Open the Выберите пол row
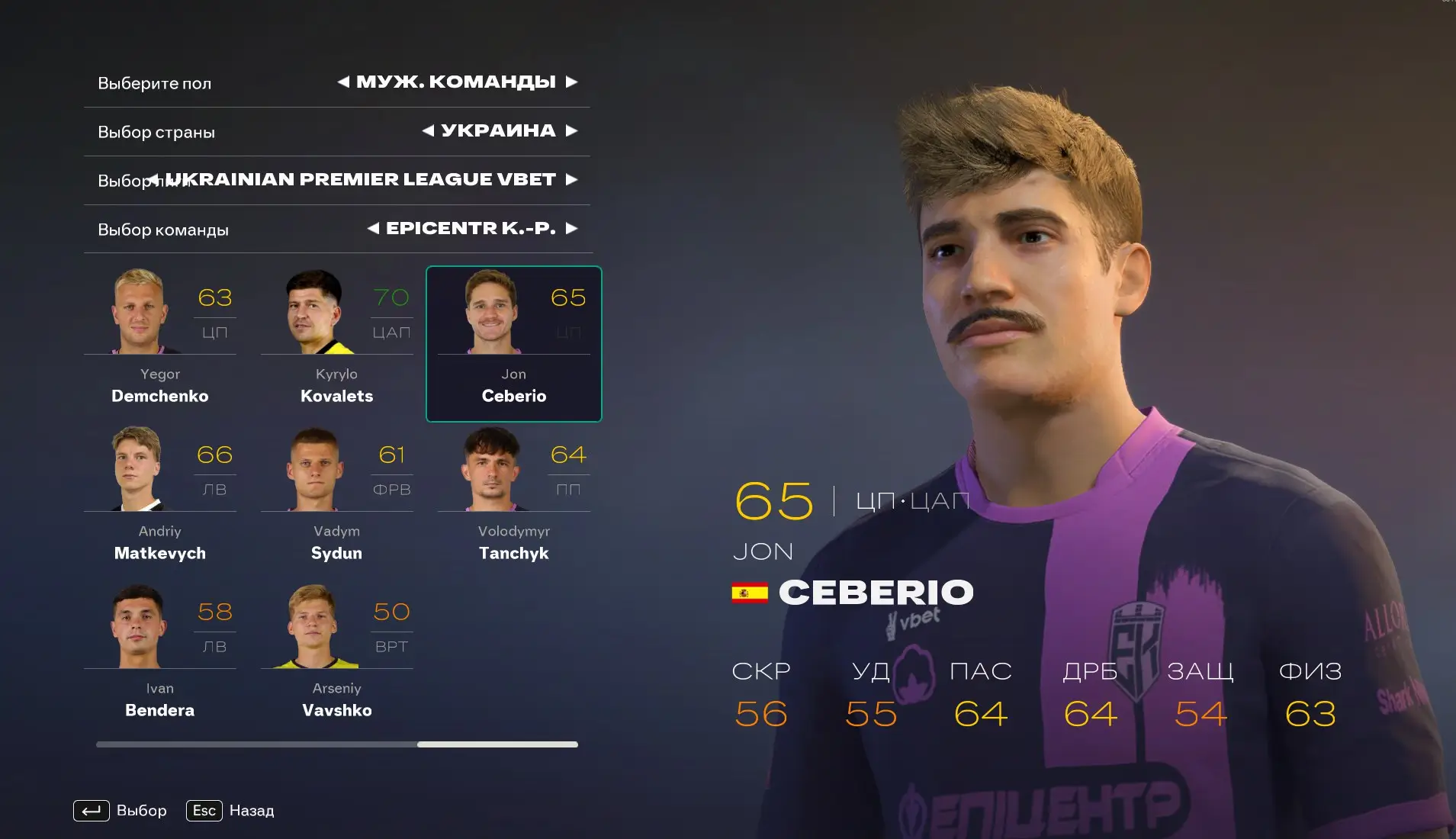The image size is (1456, 839). 155,83
